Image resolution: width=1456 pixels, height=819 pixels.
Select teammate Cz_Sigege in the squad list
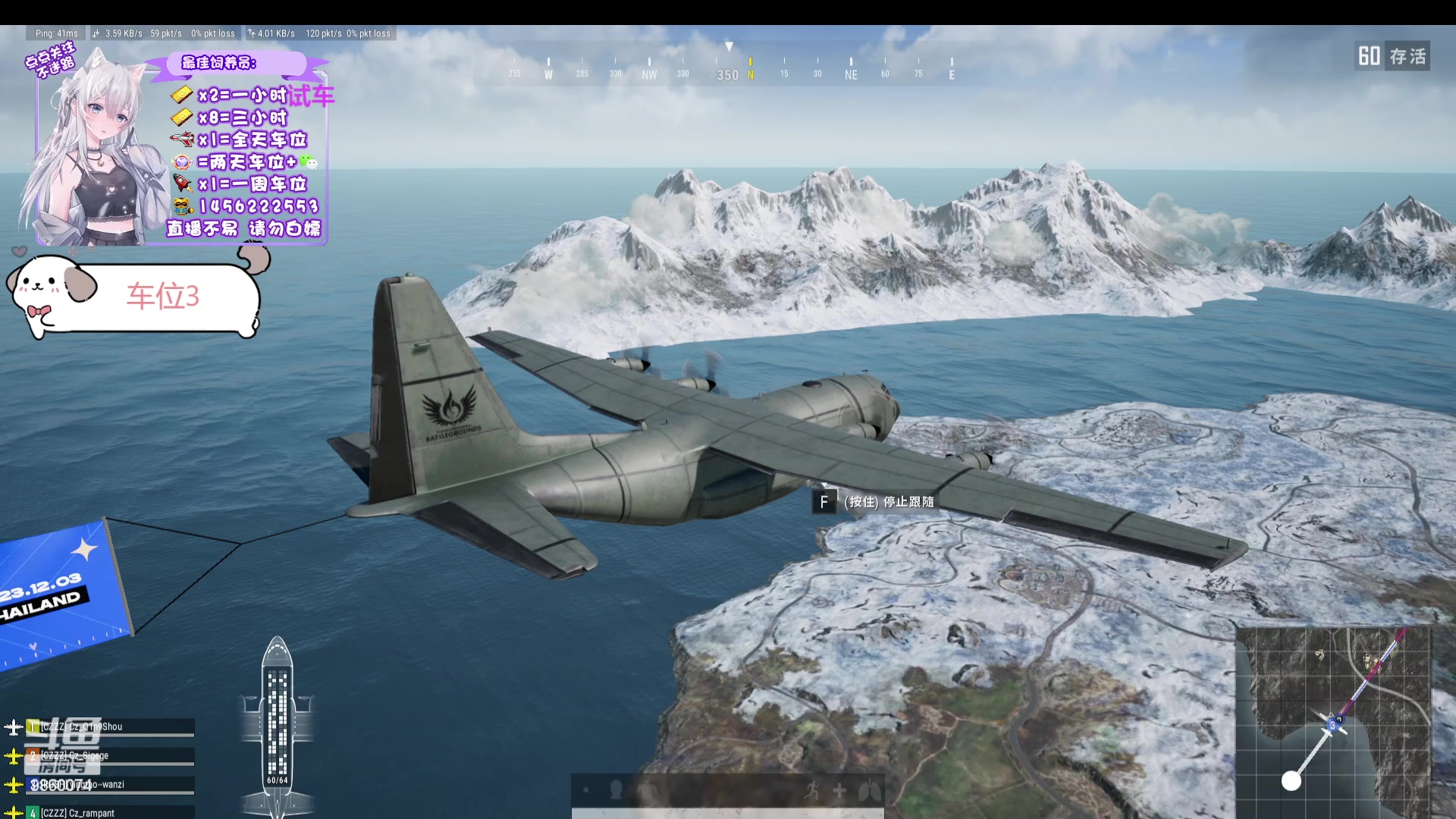tap(110, 756)
